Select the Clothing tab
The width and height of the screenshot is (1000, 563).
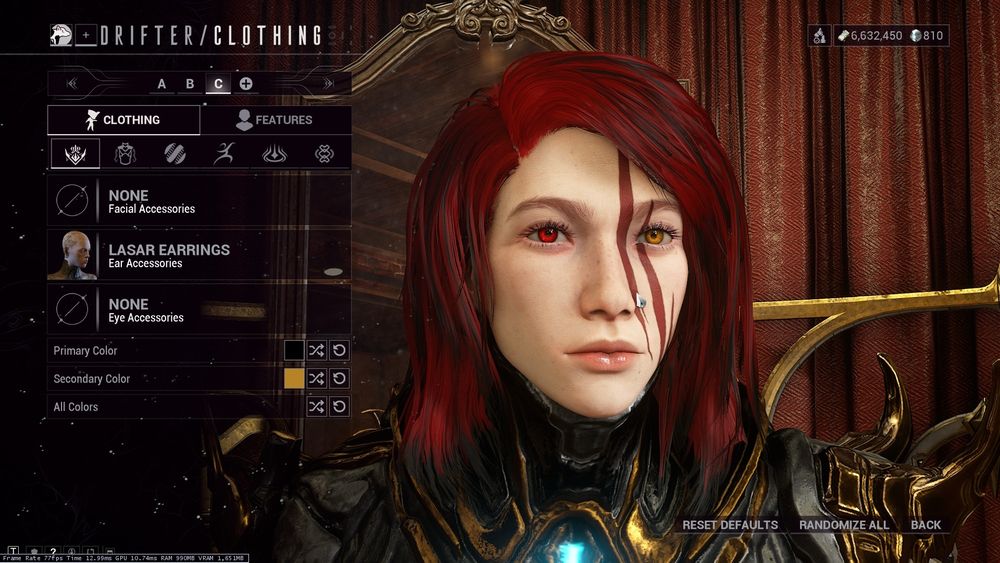tap(123, 120)
